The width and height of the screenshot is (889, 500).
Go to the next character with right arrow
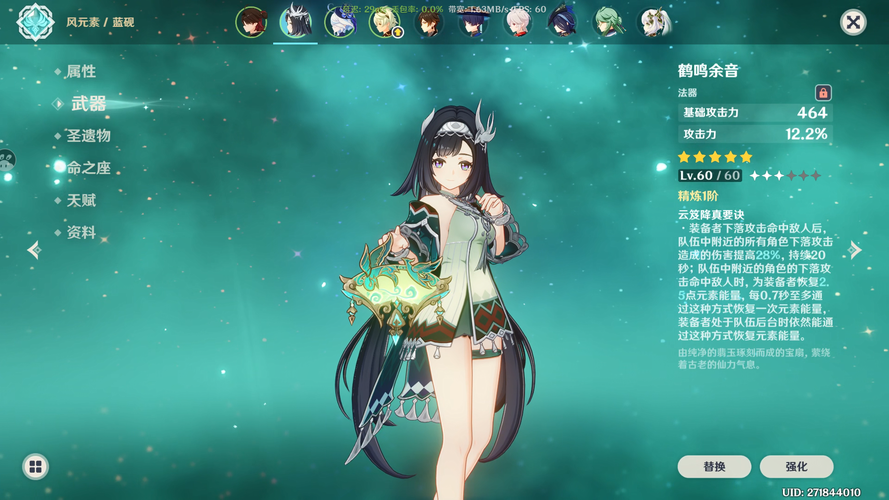click(x=855, y=250)
